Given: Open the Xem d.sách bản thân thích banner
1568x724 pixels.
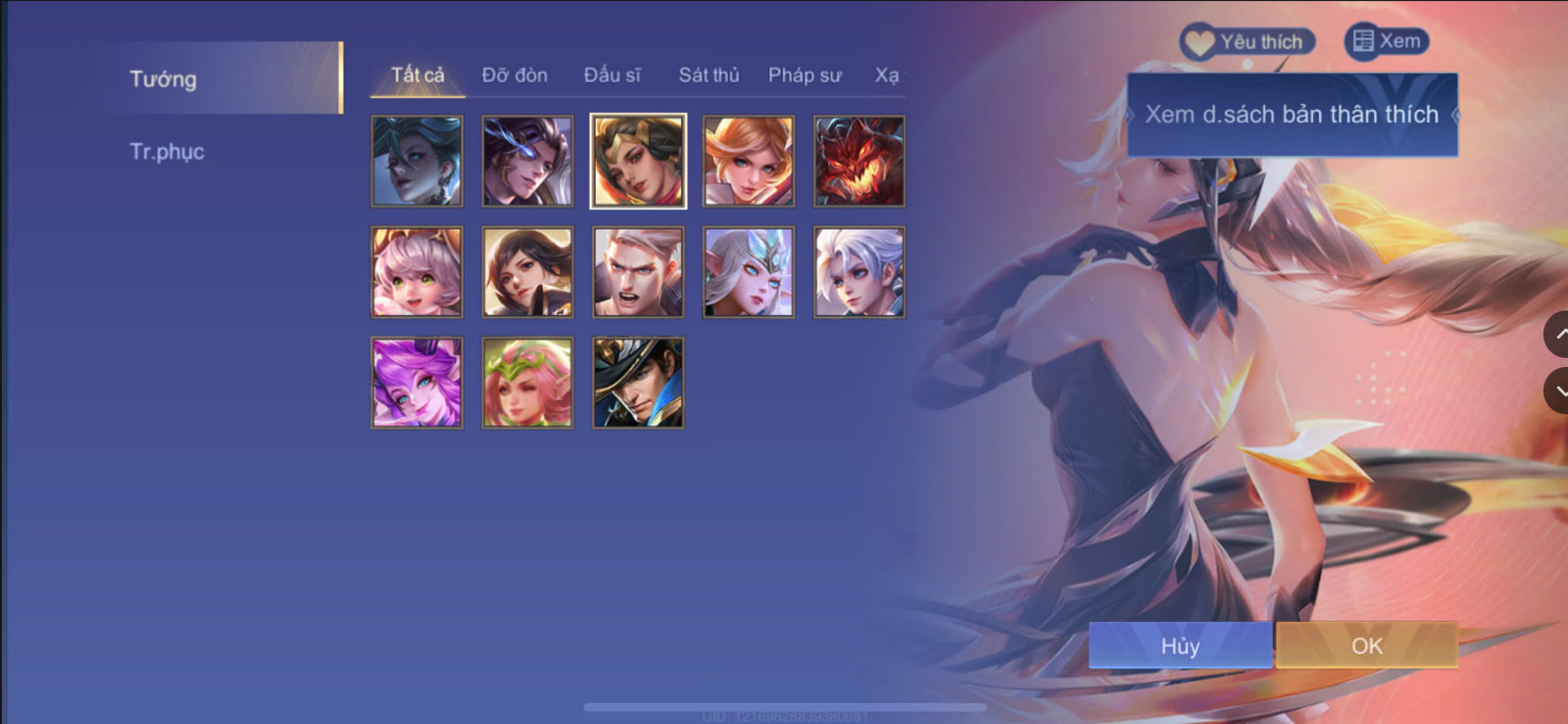Looking at the screenshot, I should point(1290,115).
